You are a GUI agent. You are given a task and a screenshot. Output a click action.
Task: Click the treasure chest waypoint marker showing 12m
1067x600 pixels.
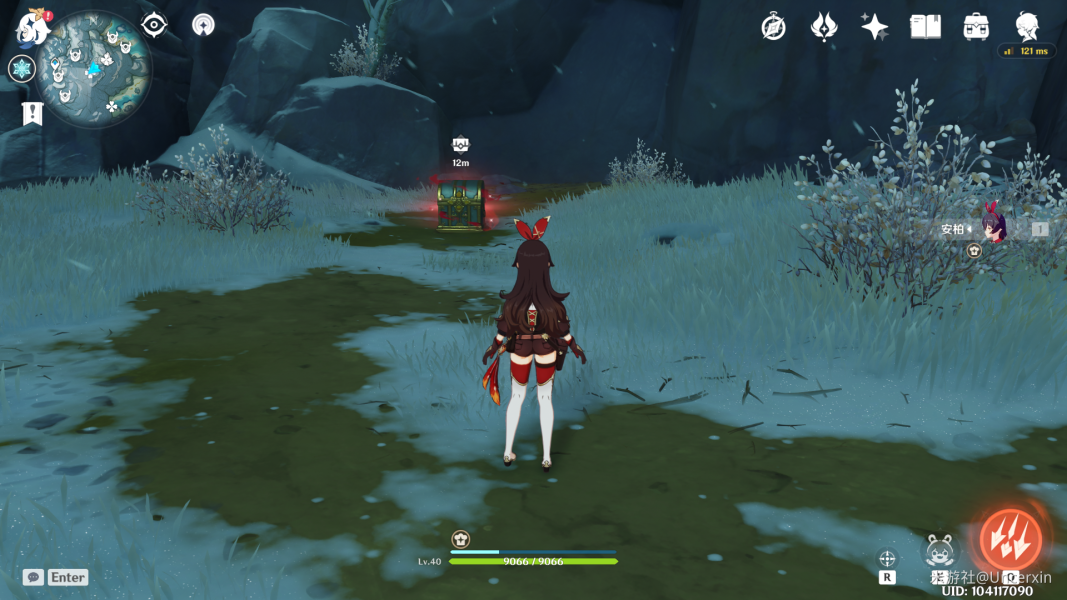461,145
